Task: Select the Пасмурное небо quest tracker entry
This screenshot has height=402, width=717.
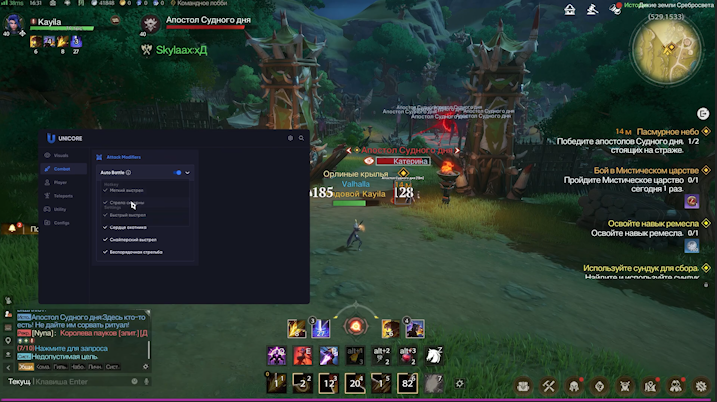Action: coord(671,131)
